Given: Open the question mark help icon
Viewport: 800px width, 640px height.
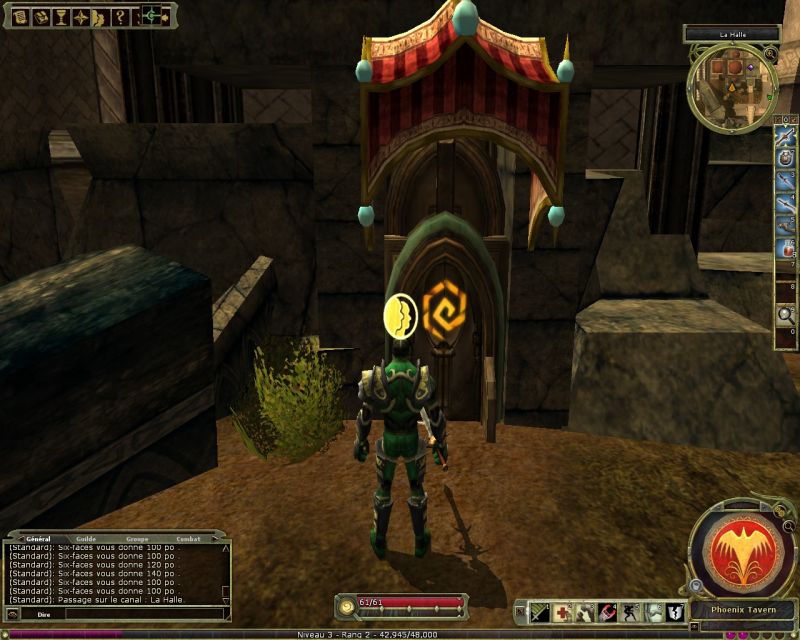Looking at the screenshot, I should point(119,16).
